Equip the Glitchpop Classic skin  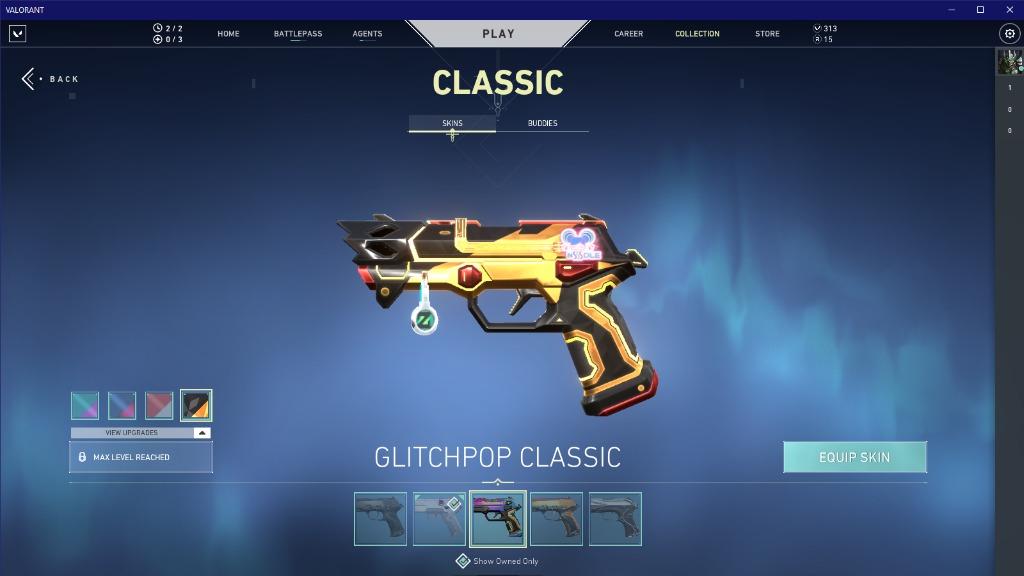coord(854,457)
